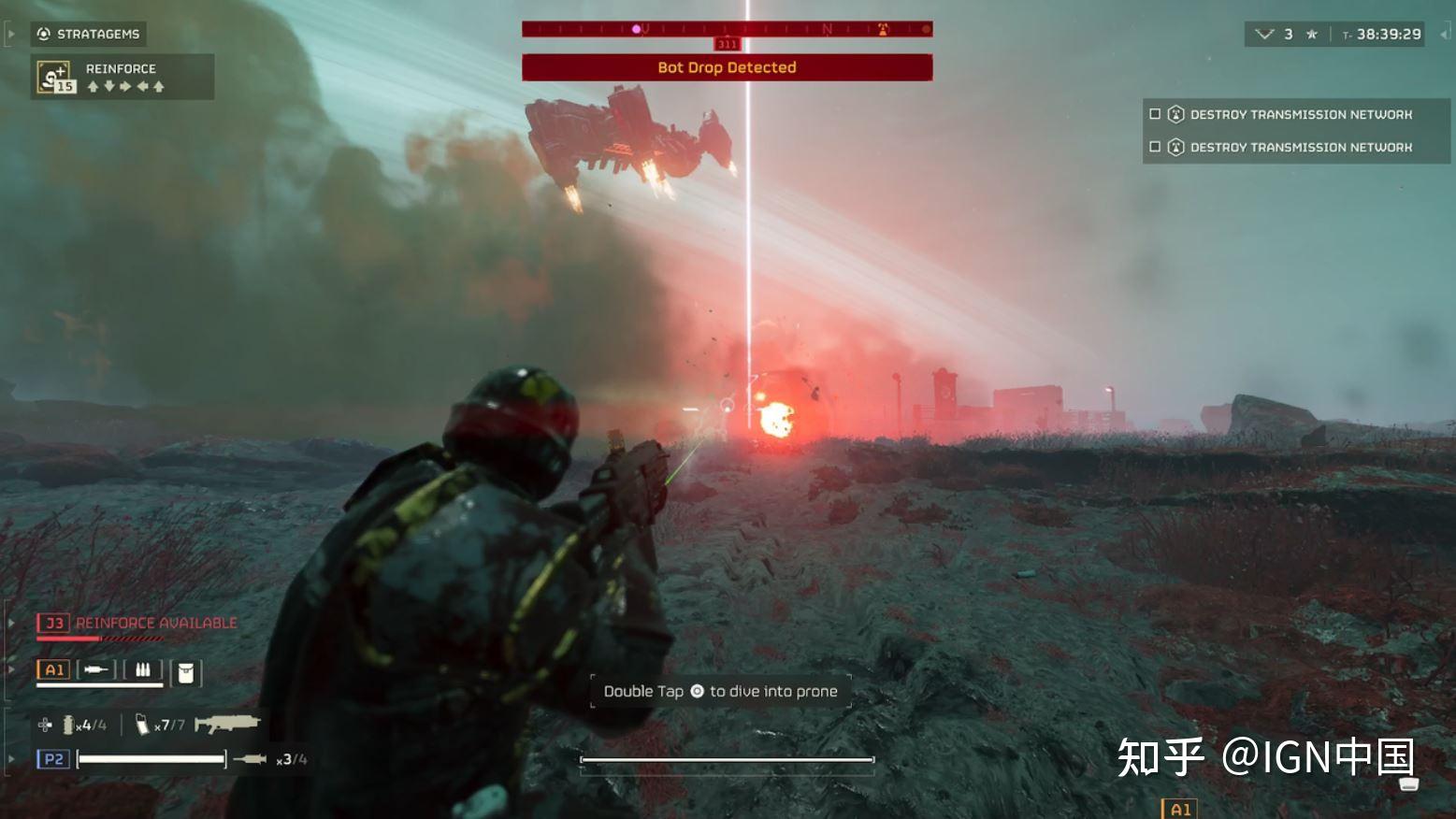Viewport: 1456px width, 819px height.
Task: Click the Bot Drop Detected alert banner
Action: point(727,67)
